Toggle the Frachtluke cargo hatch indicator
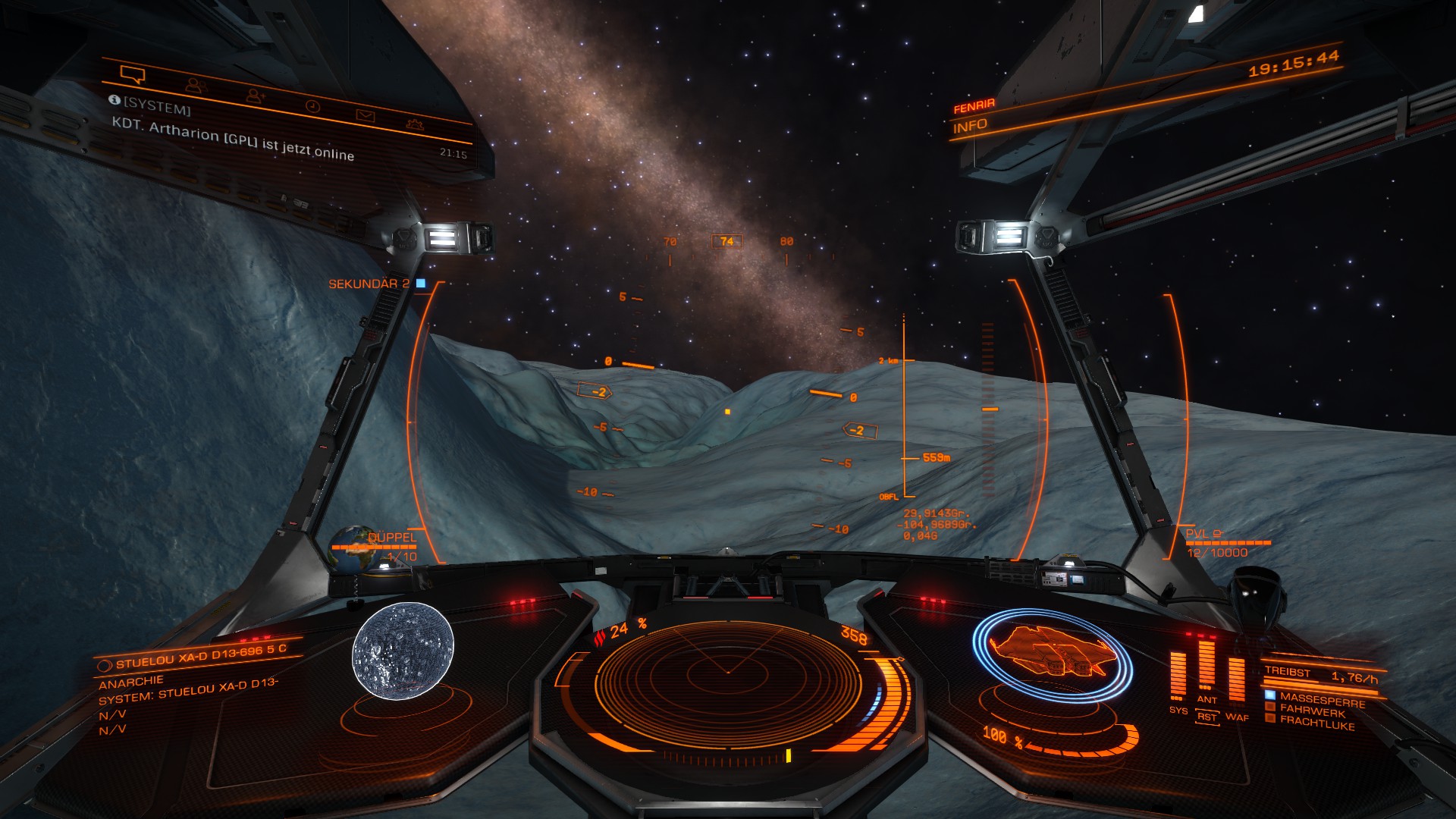 (x=1316, y=723)
